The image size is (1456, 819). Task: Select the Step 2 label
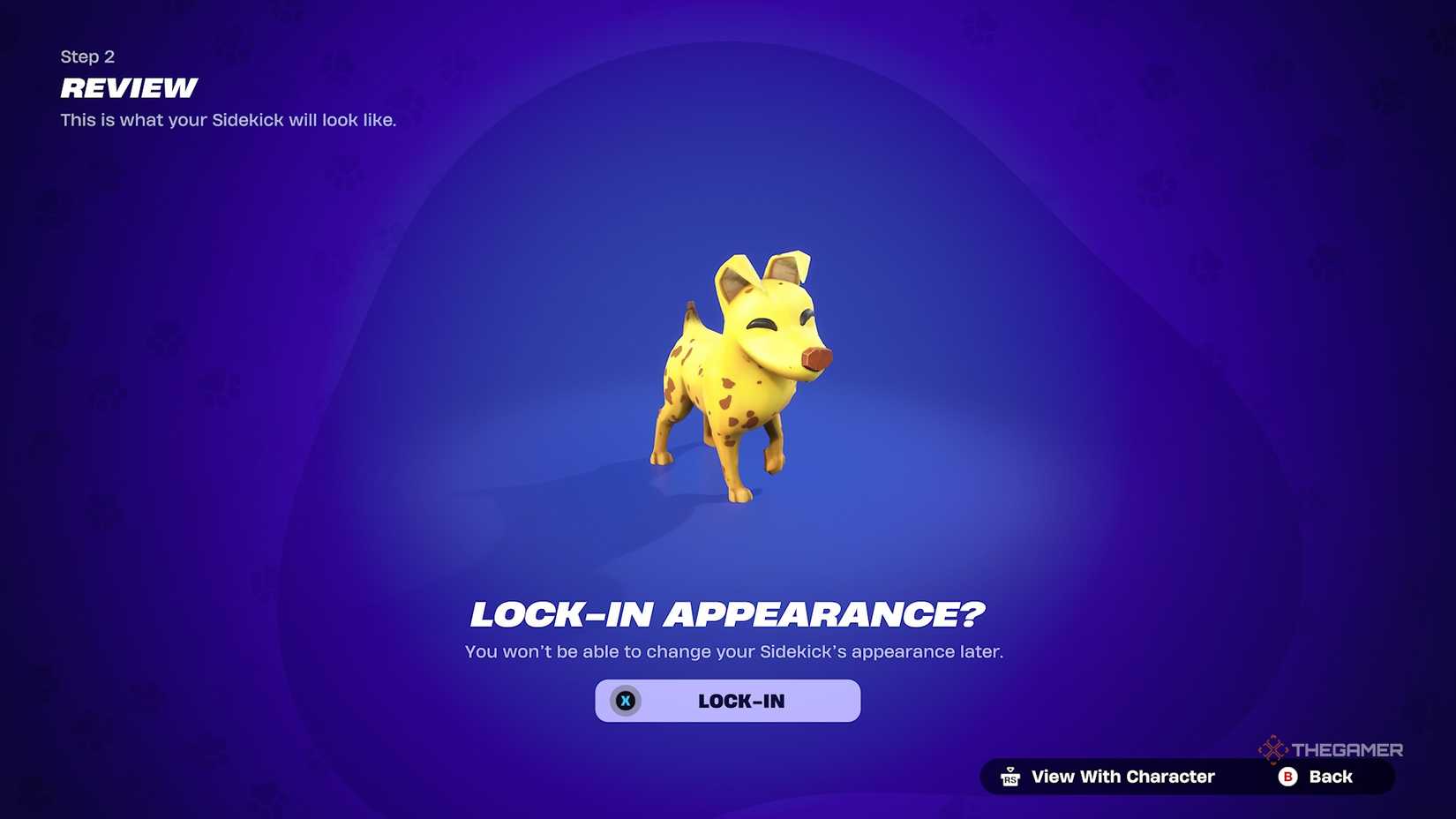(x=86, y=56)
